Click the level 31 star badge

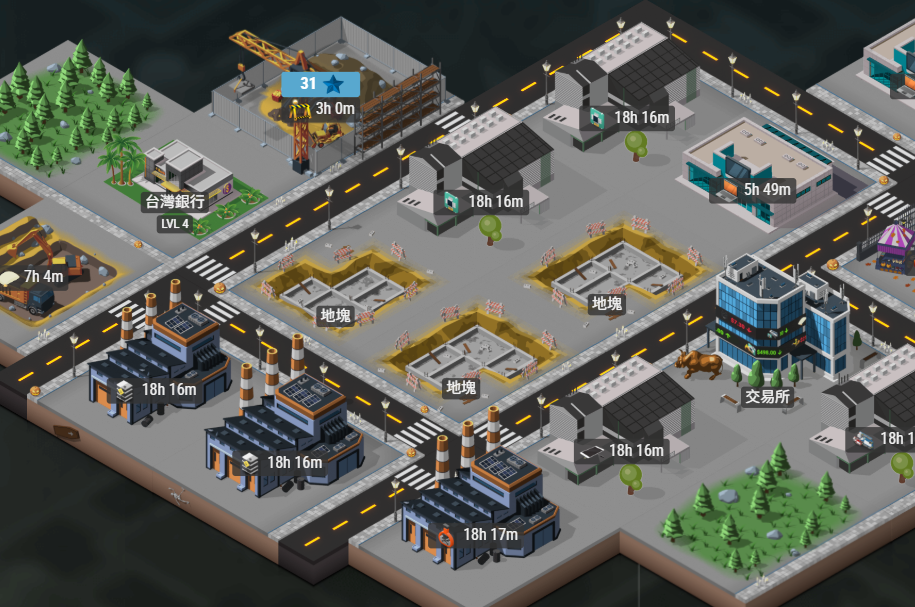tap(321, 84)
